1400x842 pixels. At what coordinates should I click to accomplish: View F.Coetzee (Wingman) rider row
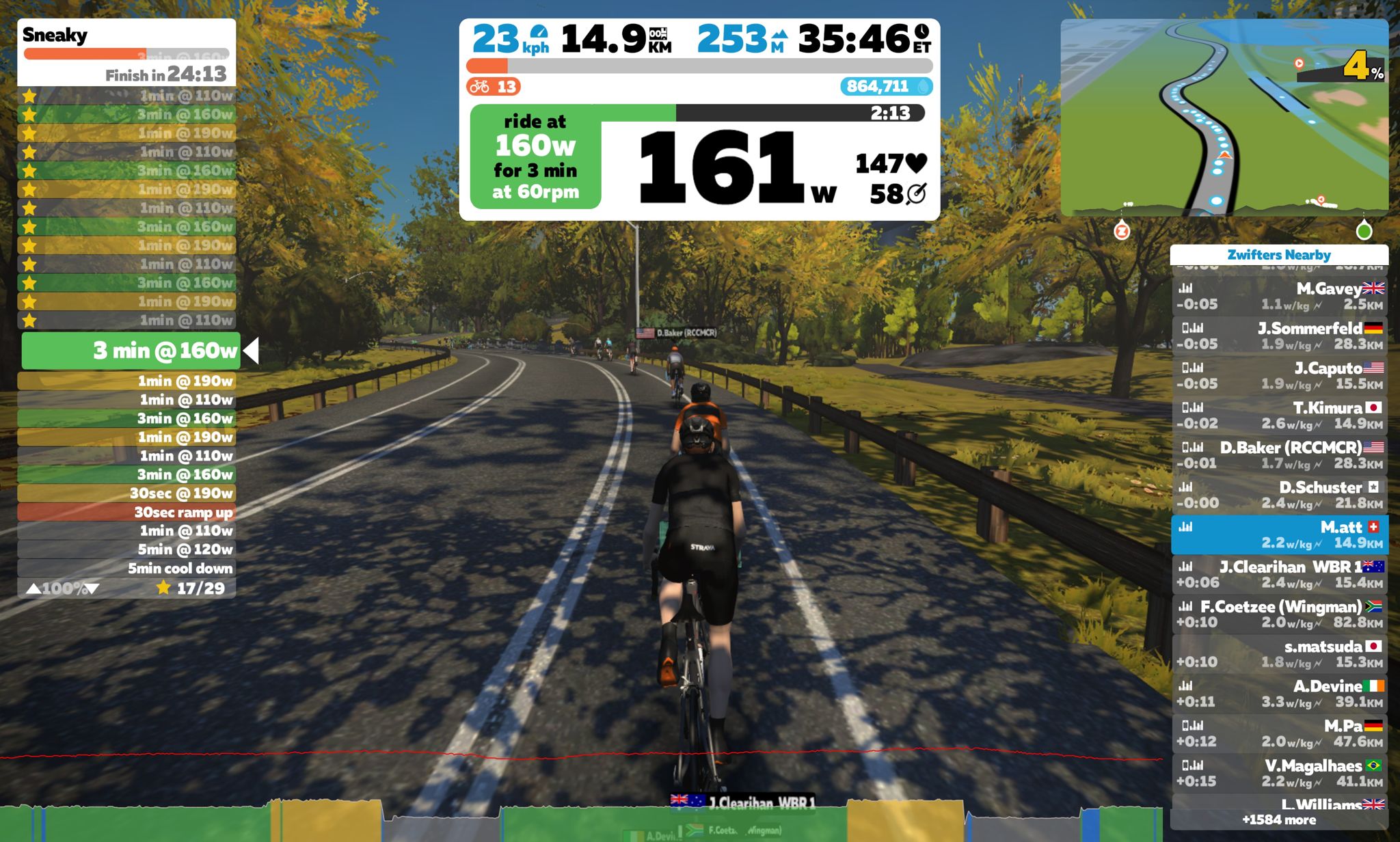(x=1279, y=614)
